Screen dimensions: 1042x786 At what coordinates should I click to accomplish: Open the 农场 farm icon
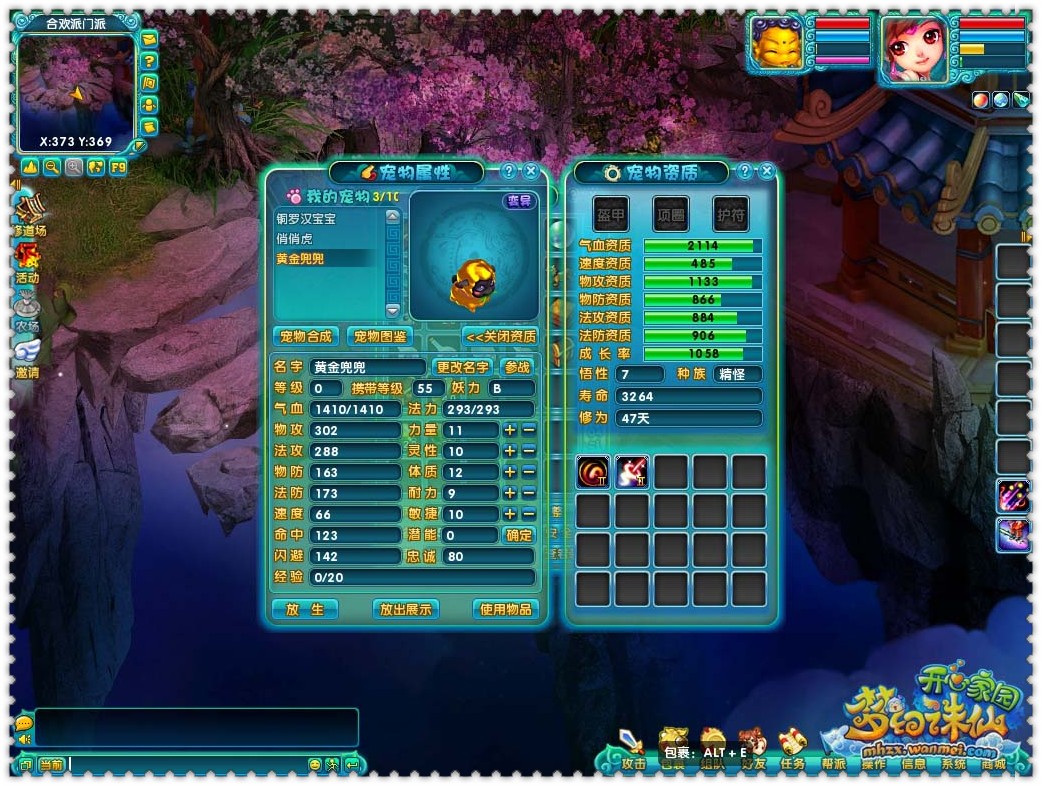[x=27, y=310]
